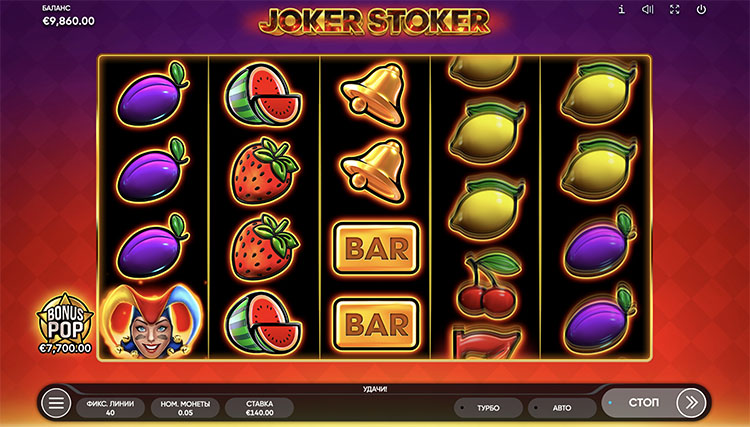Image resolution: width=750 pixels, height=427 pixels.
Task: Open the hamburger menu
Action: pyautogui.click(x=57, y=404)
